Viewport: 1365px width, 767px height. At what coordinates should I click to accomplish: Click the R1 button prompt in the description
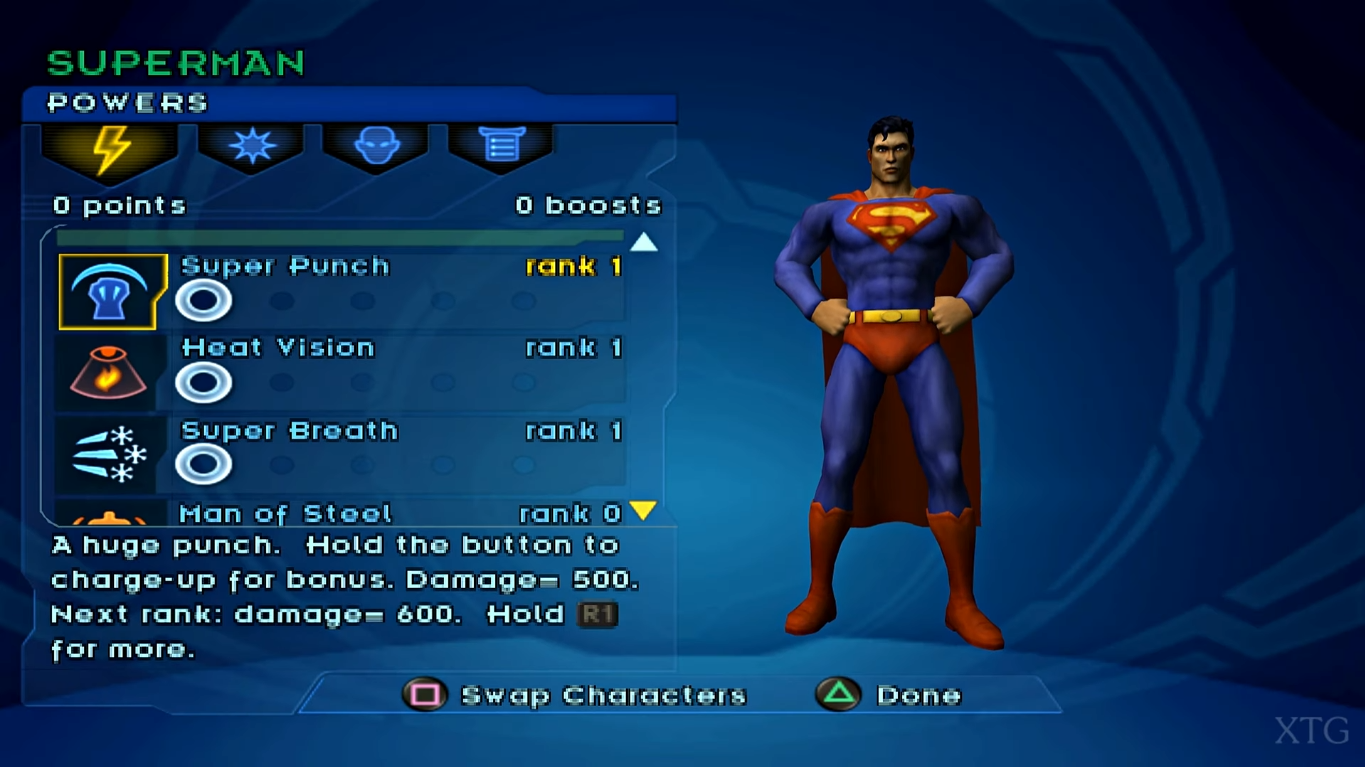(597, 615)
